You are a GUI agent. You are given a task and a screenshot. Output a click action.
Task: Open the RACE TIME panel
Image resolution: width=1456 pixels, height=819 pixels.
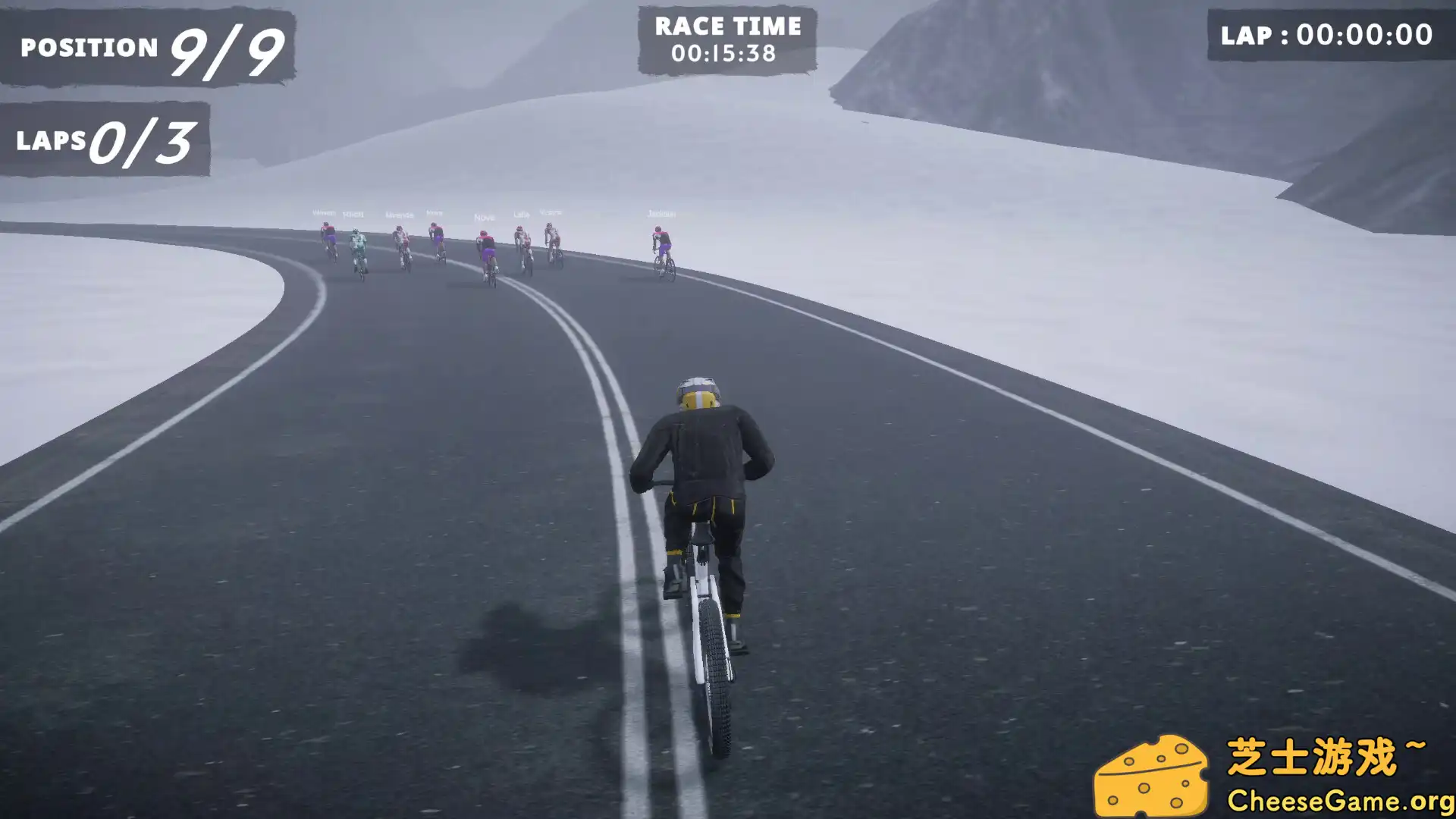tap(728, 36)
